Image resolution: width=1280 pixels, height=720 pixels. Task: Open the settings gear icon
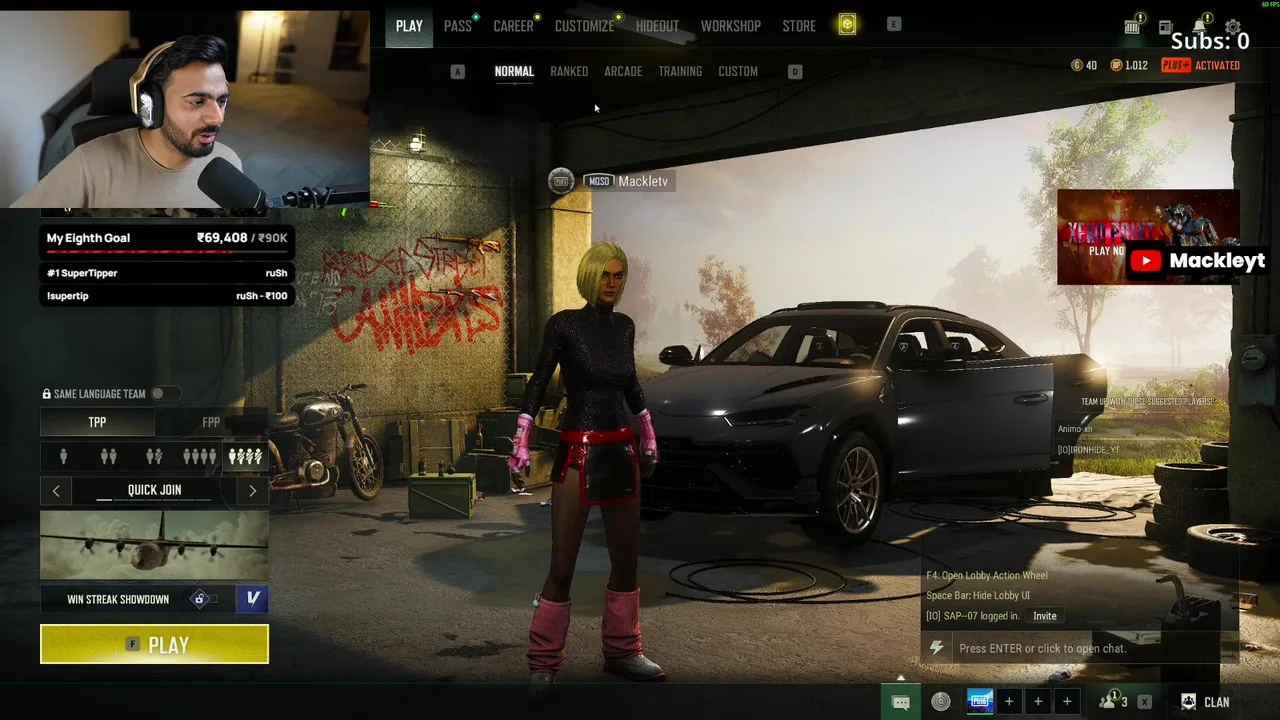[1233, 27]
